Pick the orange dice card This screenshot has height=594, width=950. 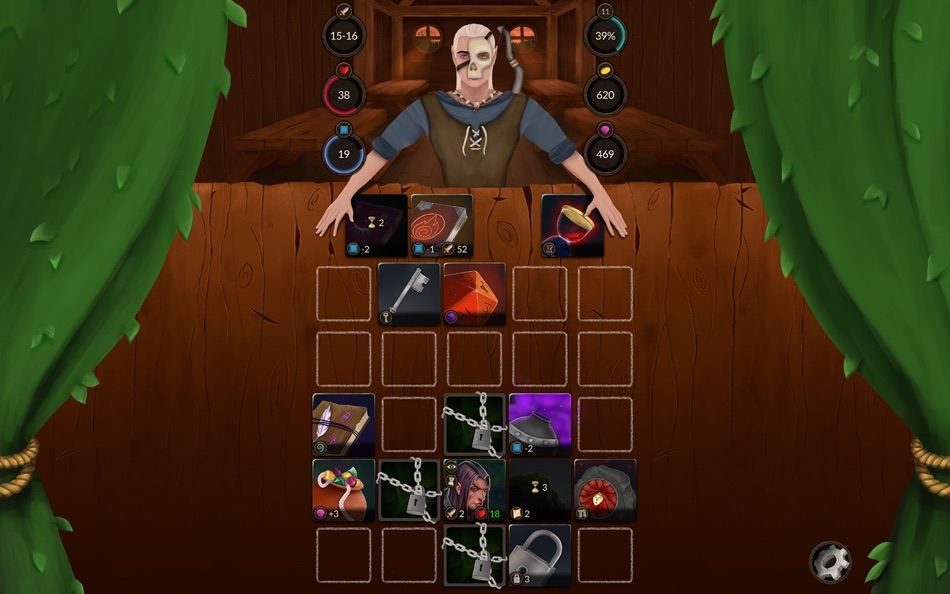click(474, 293)
